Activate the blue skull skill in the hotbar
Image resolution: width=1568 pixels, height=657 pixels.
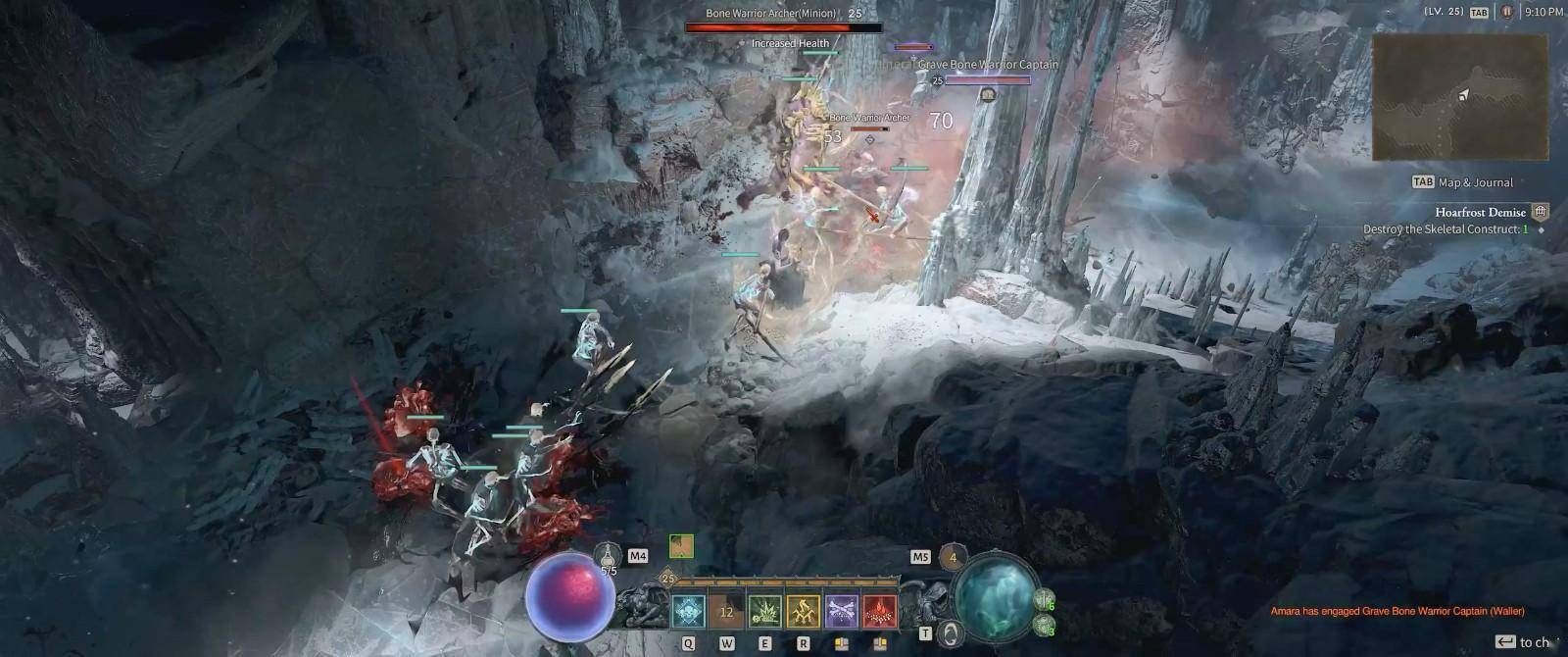tap(689, 612)
